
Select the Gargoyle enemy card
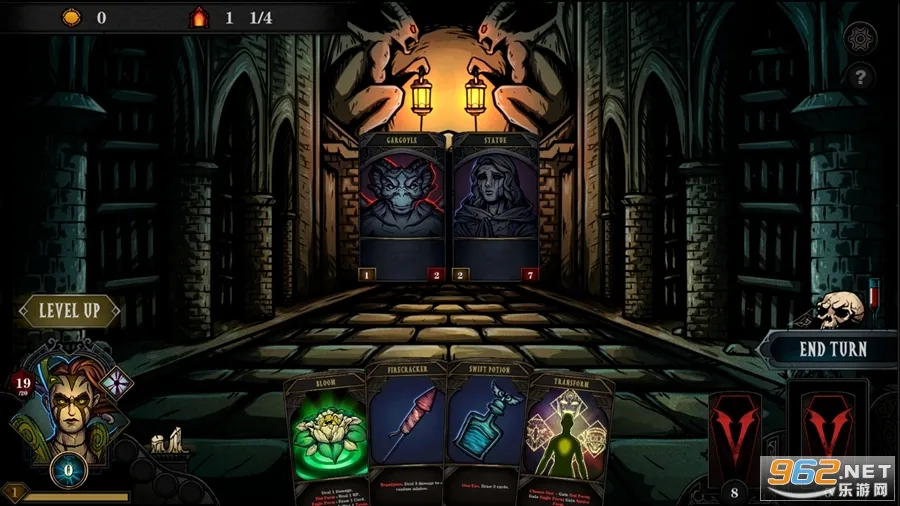pos(403,206)
